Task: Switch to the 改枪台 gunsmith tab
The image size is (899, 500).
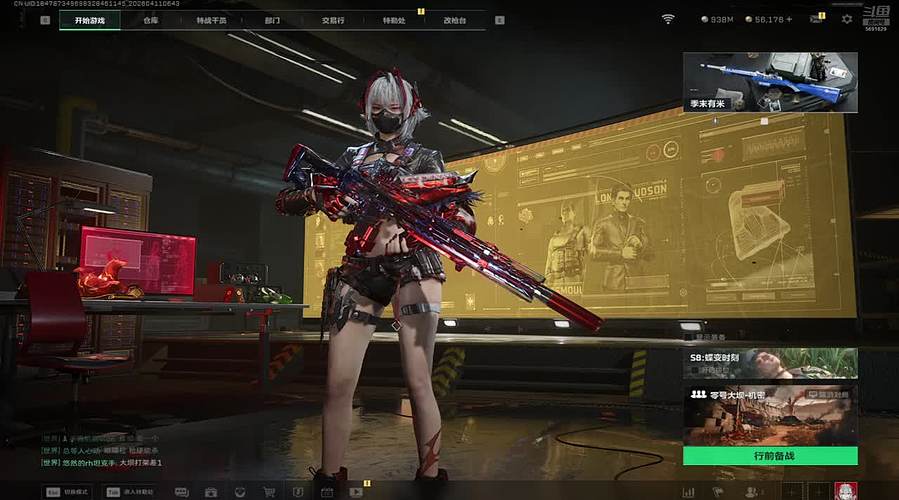Action: tap(456, 20)
